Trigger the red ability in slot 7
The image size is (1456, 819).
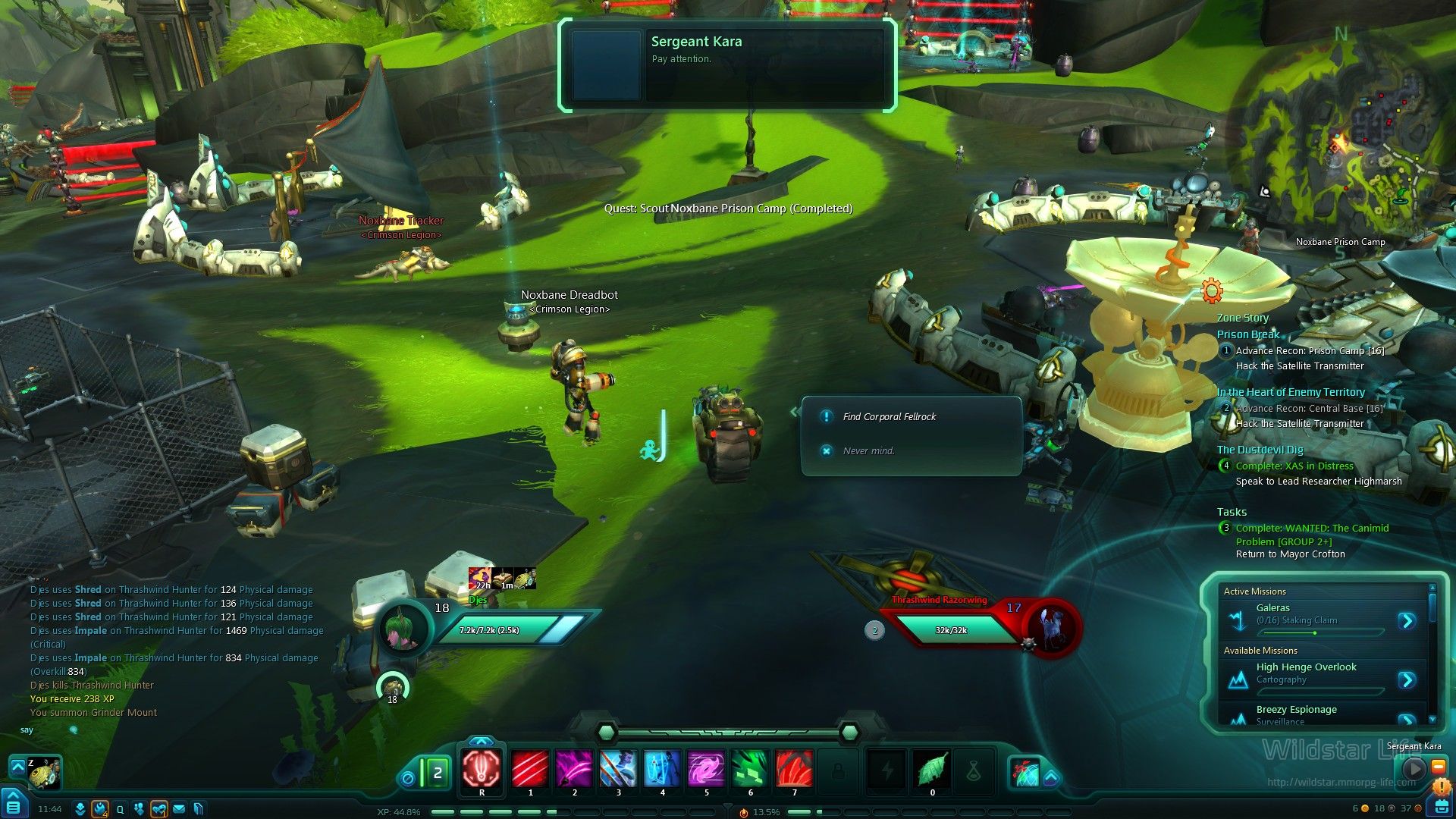(794, 769)
